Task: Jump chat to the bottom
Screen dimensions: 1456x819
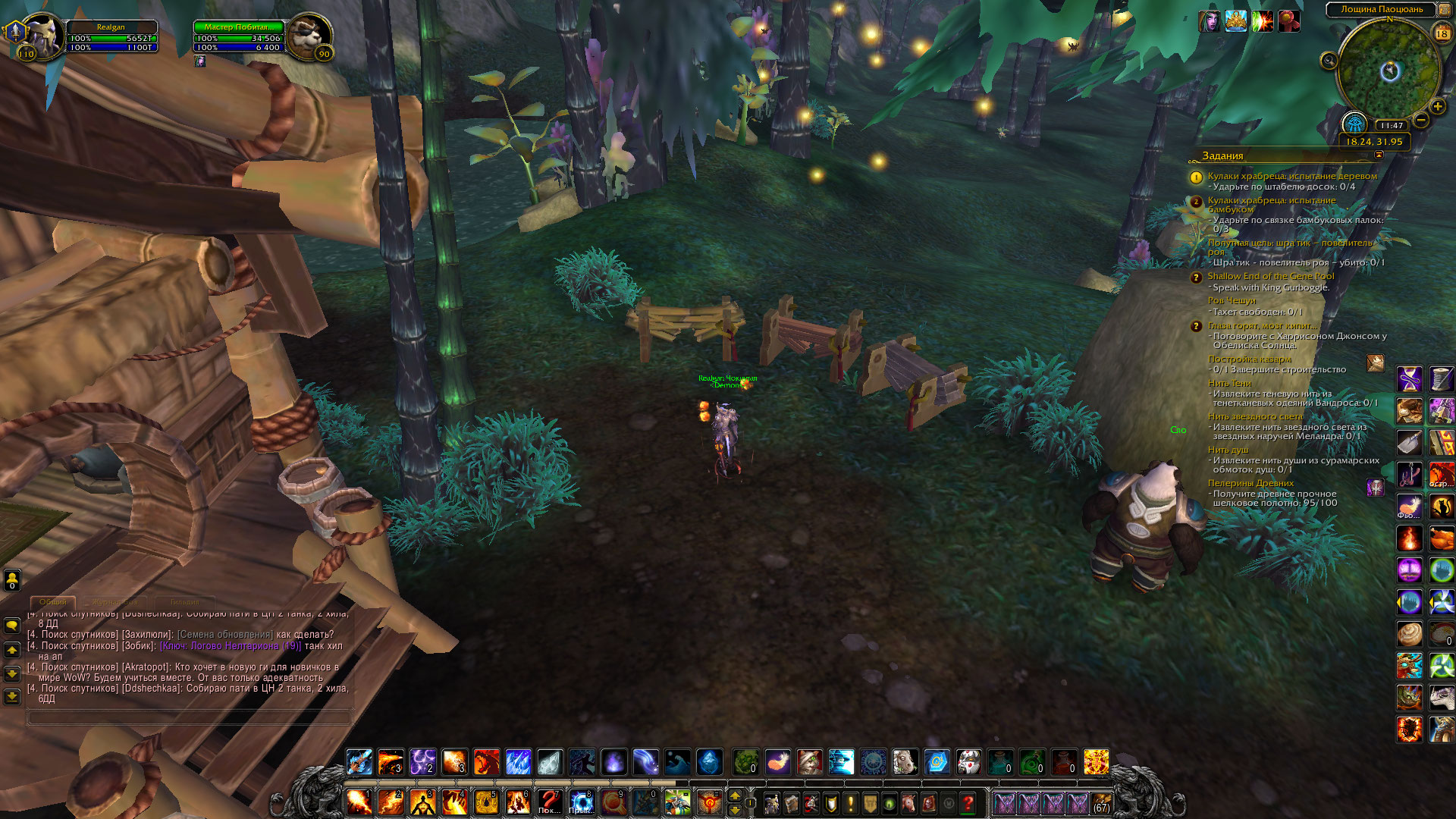Action: [x=12, y=696]
